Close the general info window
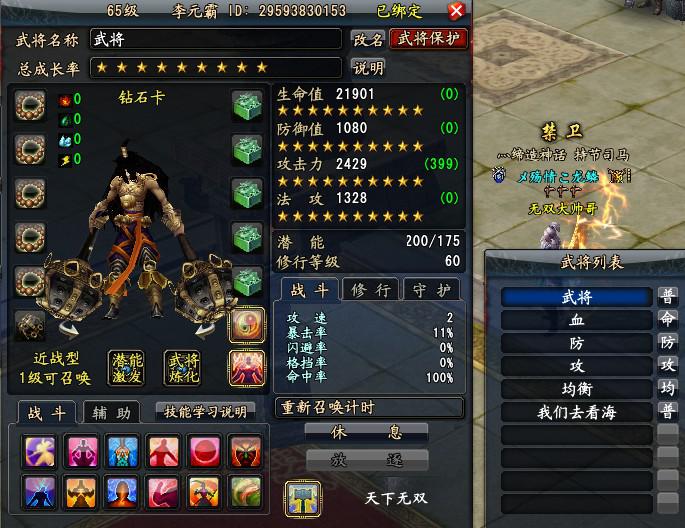Viewport: 685px width, 528px height. (456, 11)
